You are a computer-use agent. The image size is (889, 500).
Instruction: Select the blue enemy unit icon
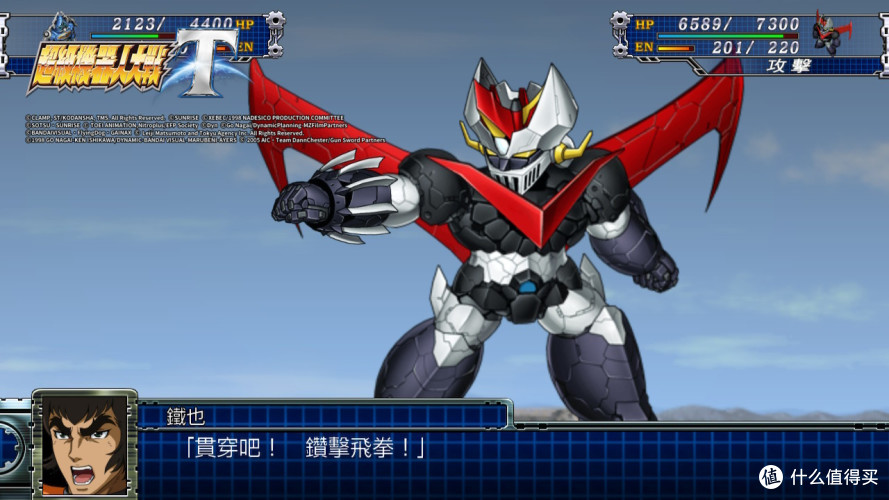(x=60, y=25)
